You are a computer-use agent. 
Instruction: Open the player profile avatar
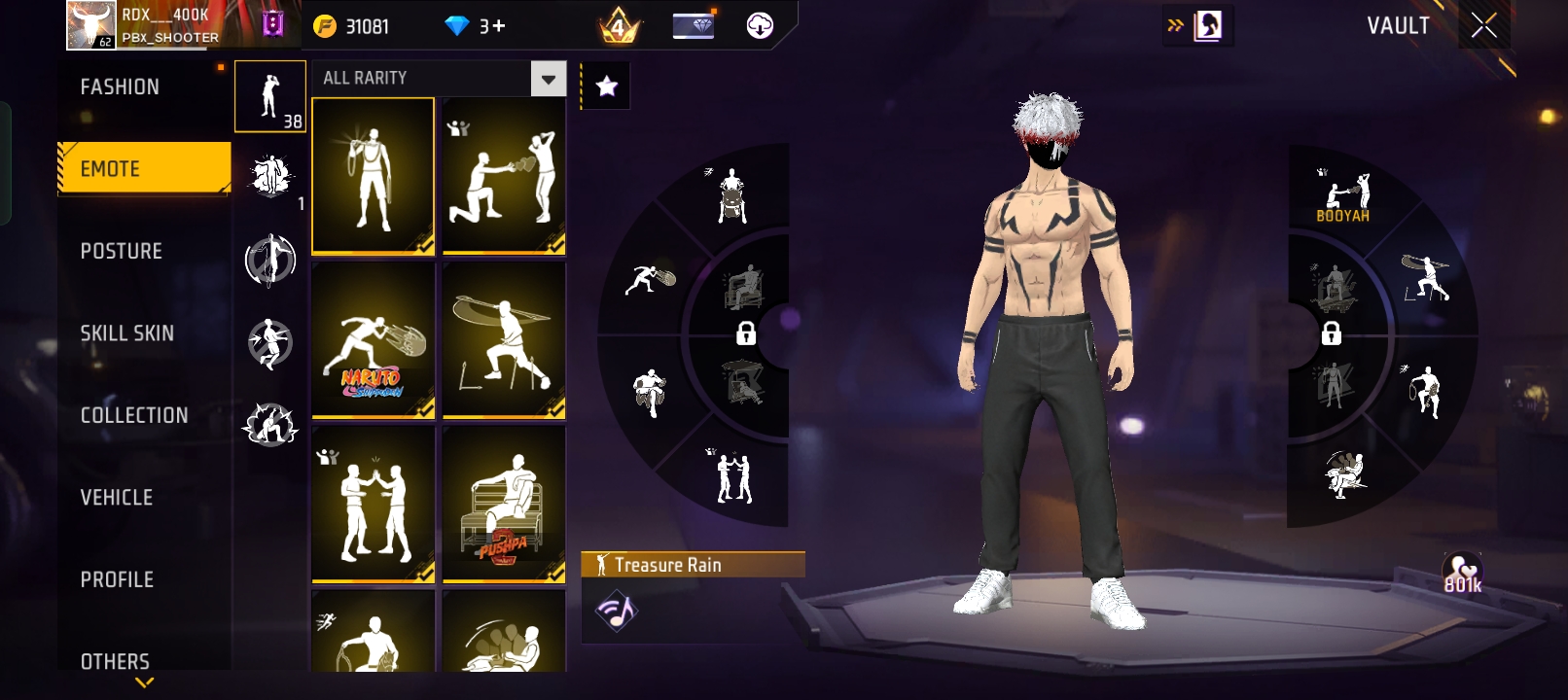[x=91, y=24]
